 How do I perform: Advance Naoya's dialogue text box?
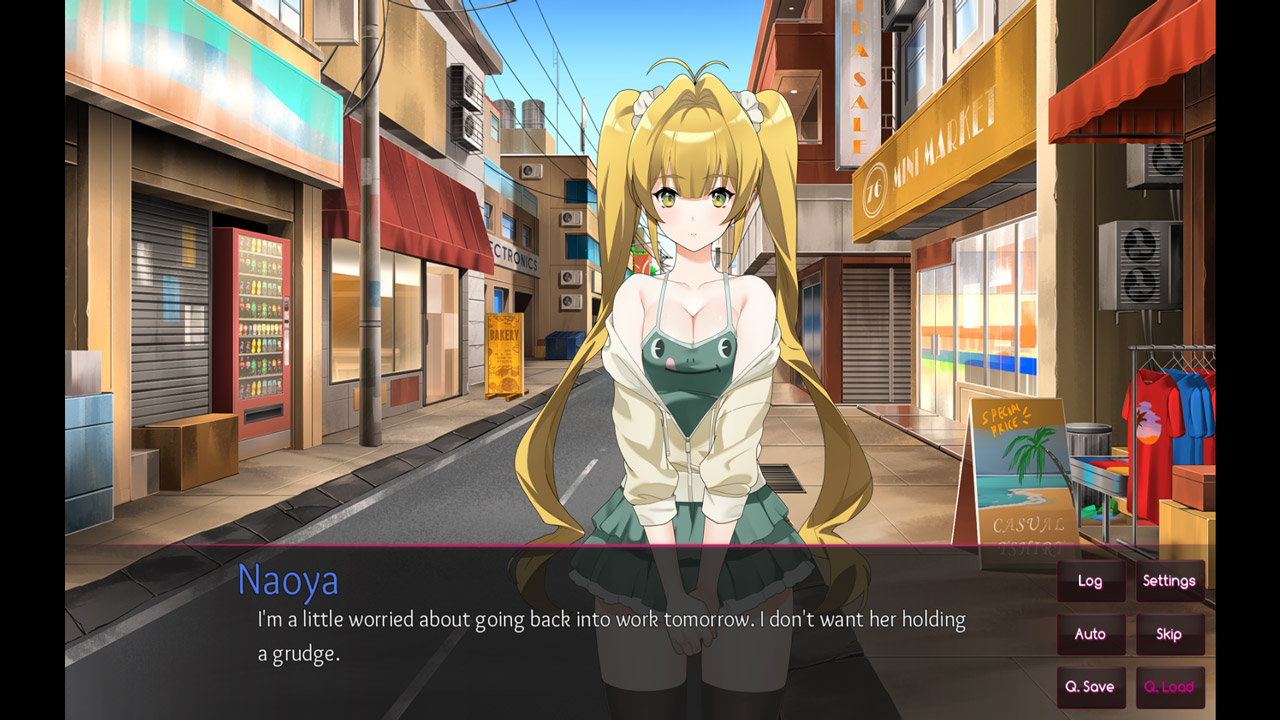[610, 635]
